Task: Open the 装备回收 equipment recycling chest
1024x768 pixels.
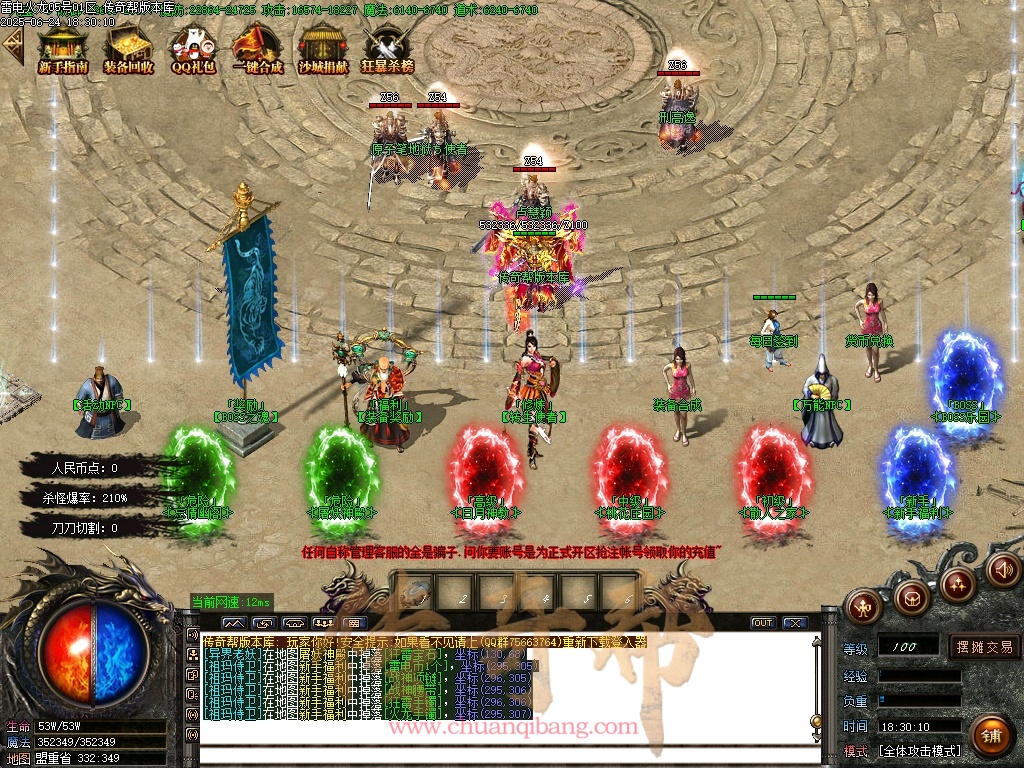Action: click(x=128, y=48)
